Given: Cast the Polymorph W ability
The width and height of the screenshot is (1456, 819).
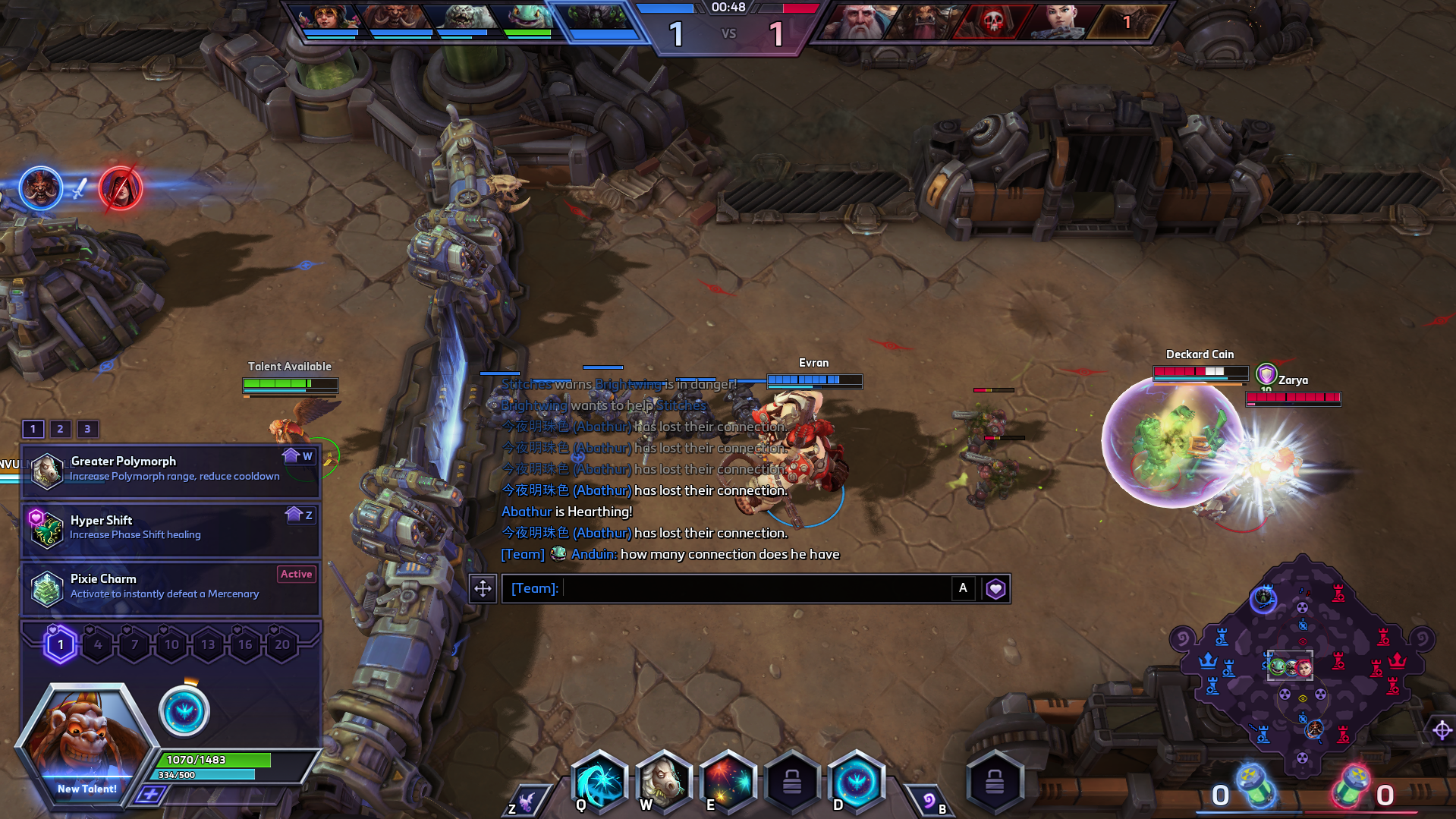Looking at the screenshot, I should pos(664,780).
